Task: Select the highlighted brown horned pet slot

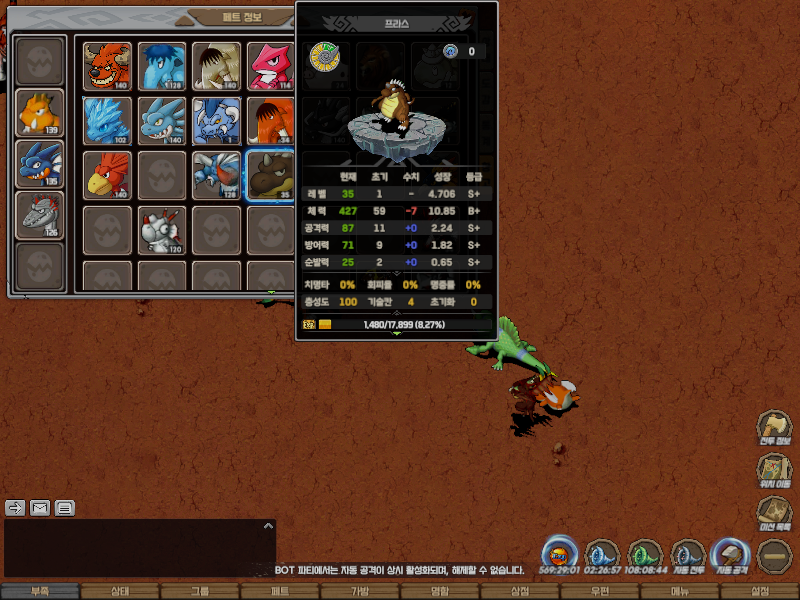Action: 270,175
